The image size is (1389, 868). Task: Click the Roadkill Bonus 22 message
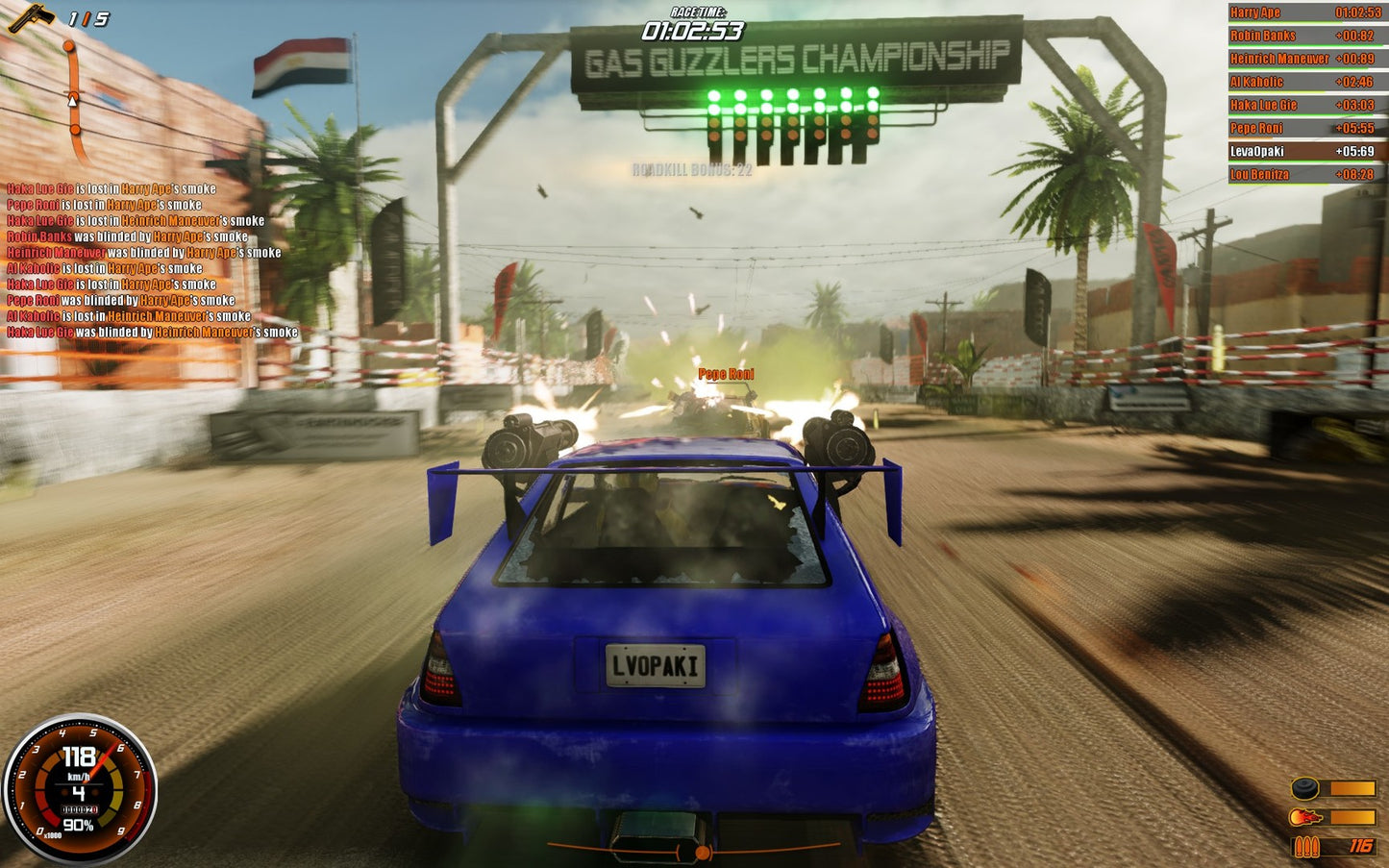pos(694,171)
